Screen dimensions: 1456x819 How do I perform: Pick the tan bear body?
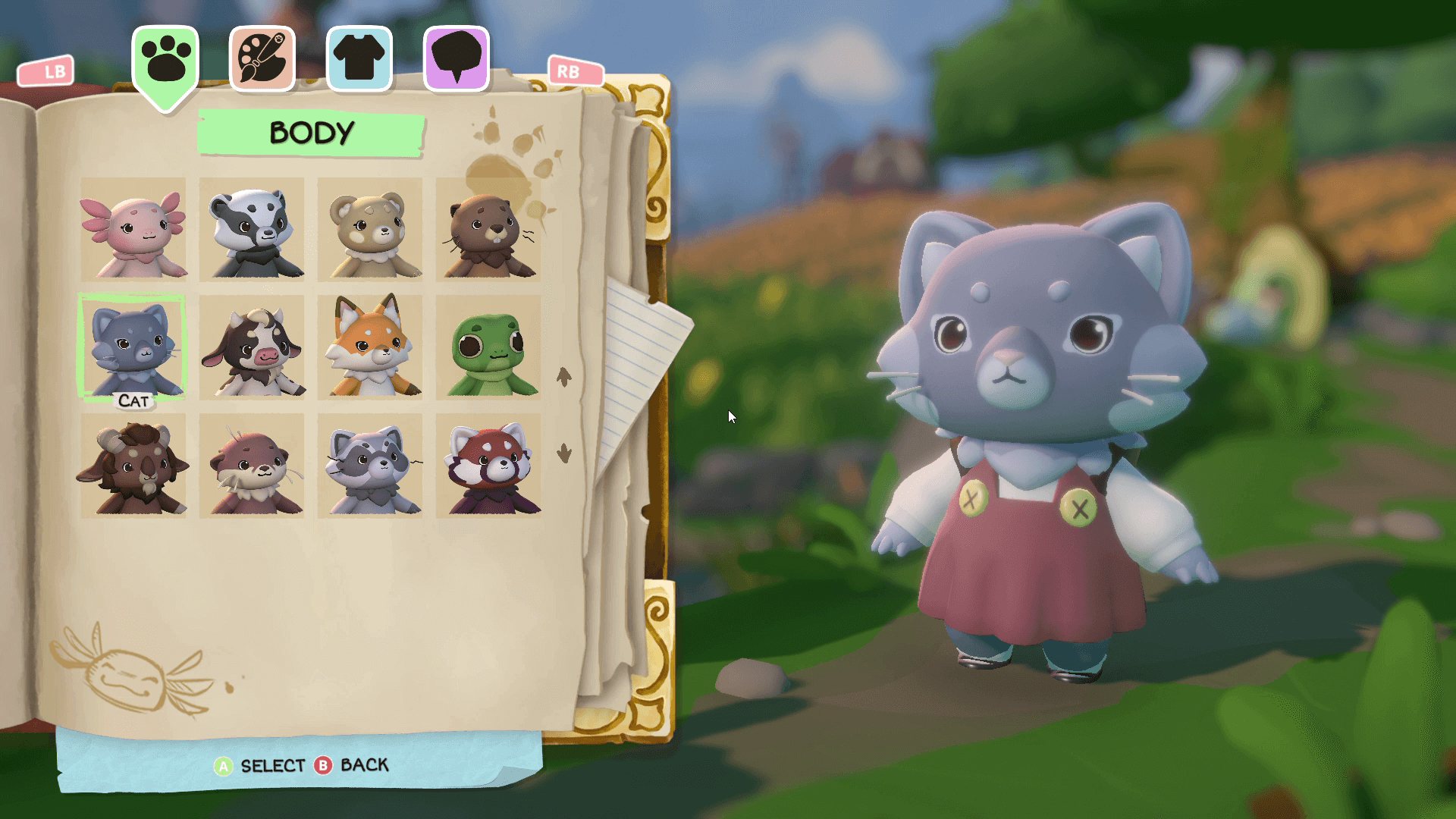370,230
